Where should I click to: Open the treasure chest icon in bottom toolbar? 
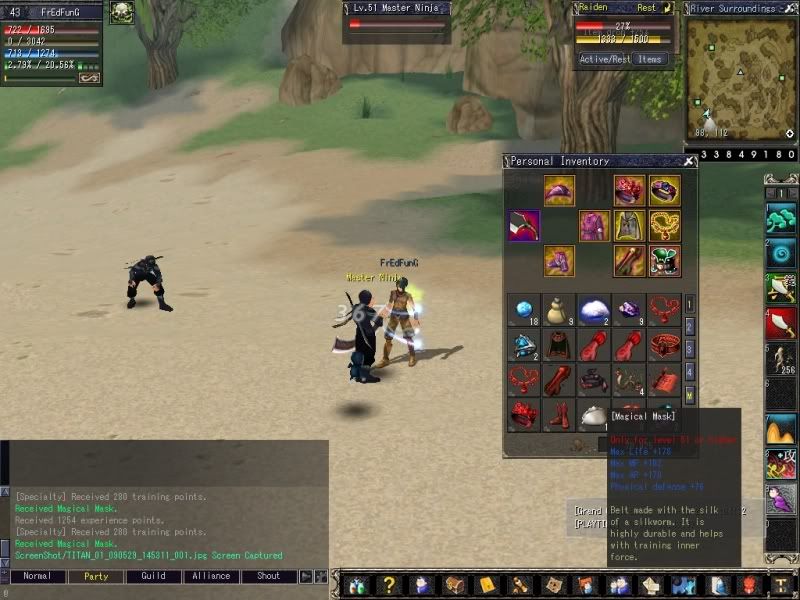coord(456,586)
